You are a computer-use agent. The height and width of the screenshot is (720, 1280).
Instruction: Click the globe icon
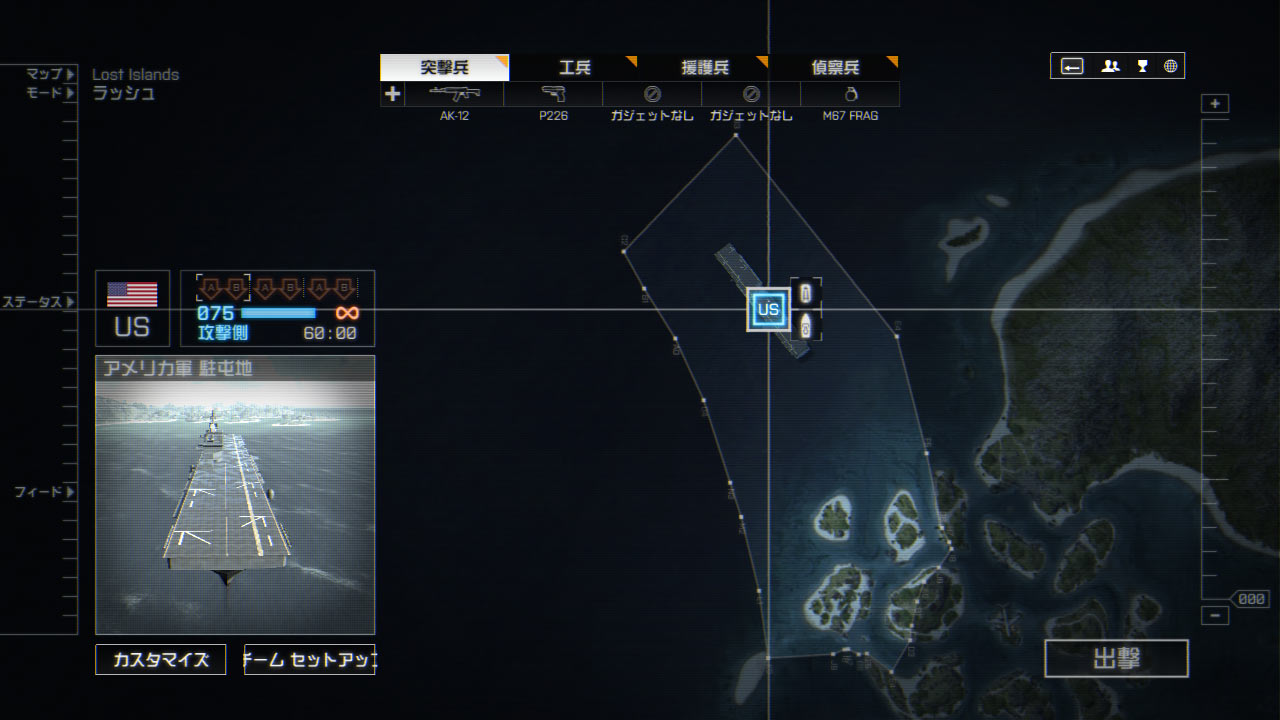click(x=1170, y=66)
